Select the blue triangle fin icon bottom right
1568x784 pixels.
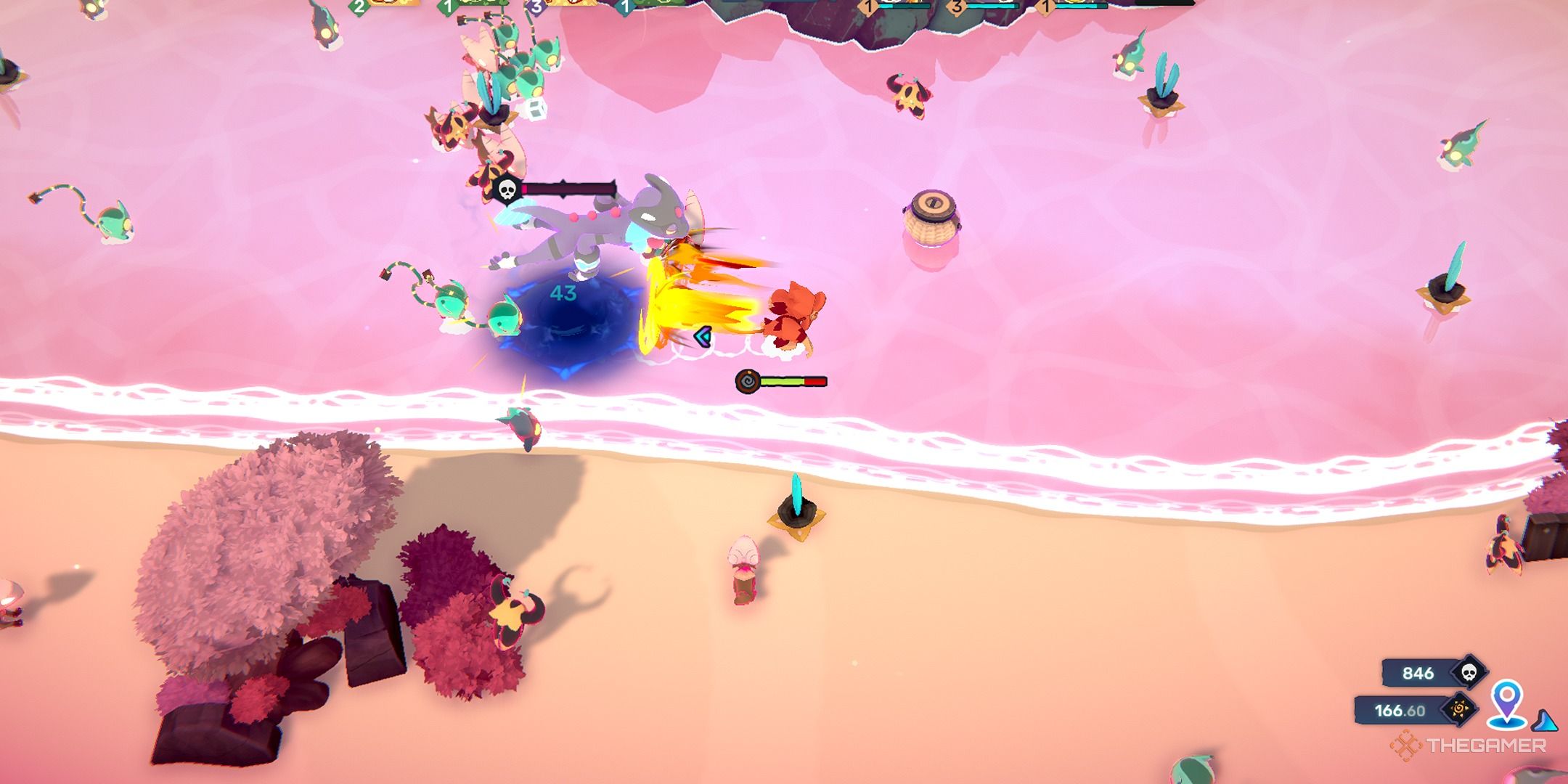1545,721
